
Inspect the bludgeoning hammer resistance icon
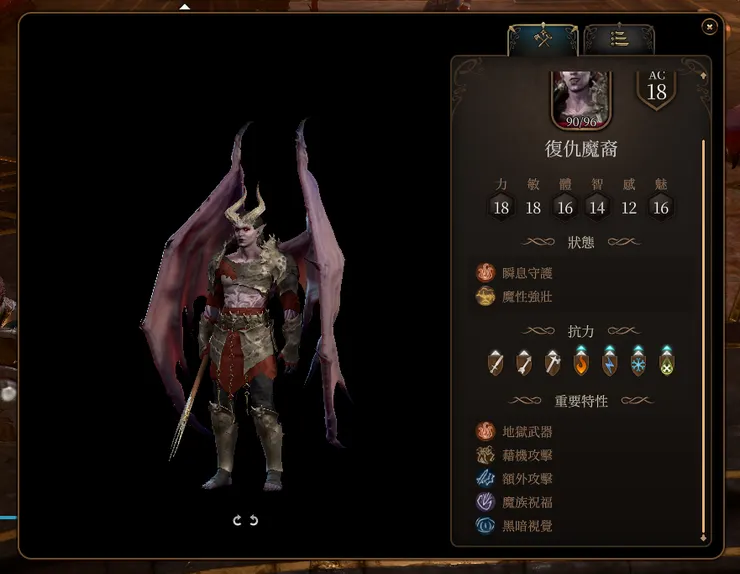(x=552, y=363)
